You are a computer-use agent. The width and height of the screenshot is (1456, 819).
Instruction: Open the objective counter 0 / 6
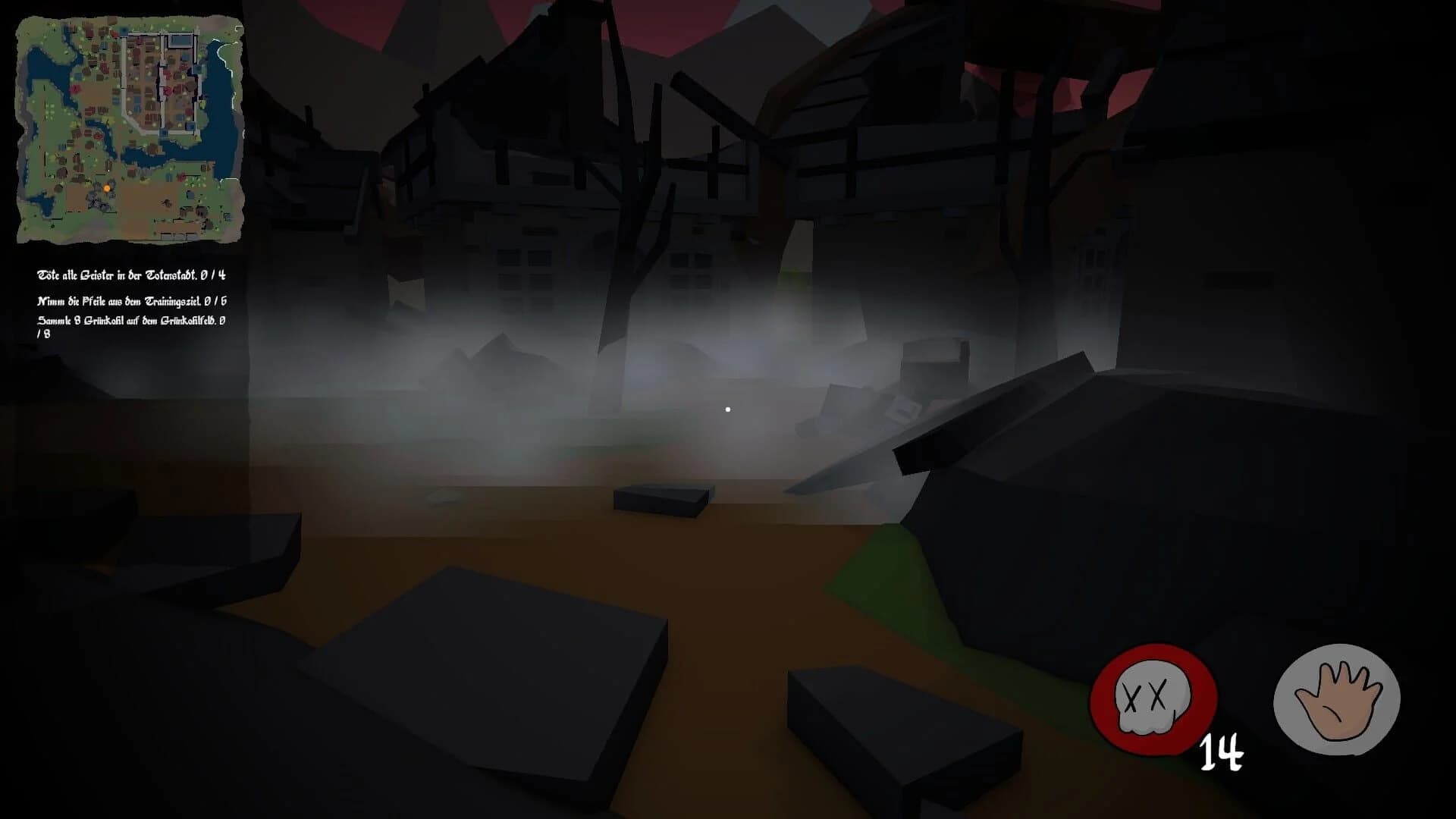pyautogui.click(x=218, y=301)
